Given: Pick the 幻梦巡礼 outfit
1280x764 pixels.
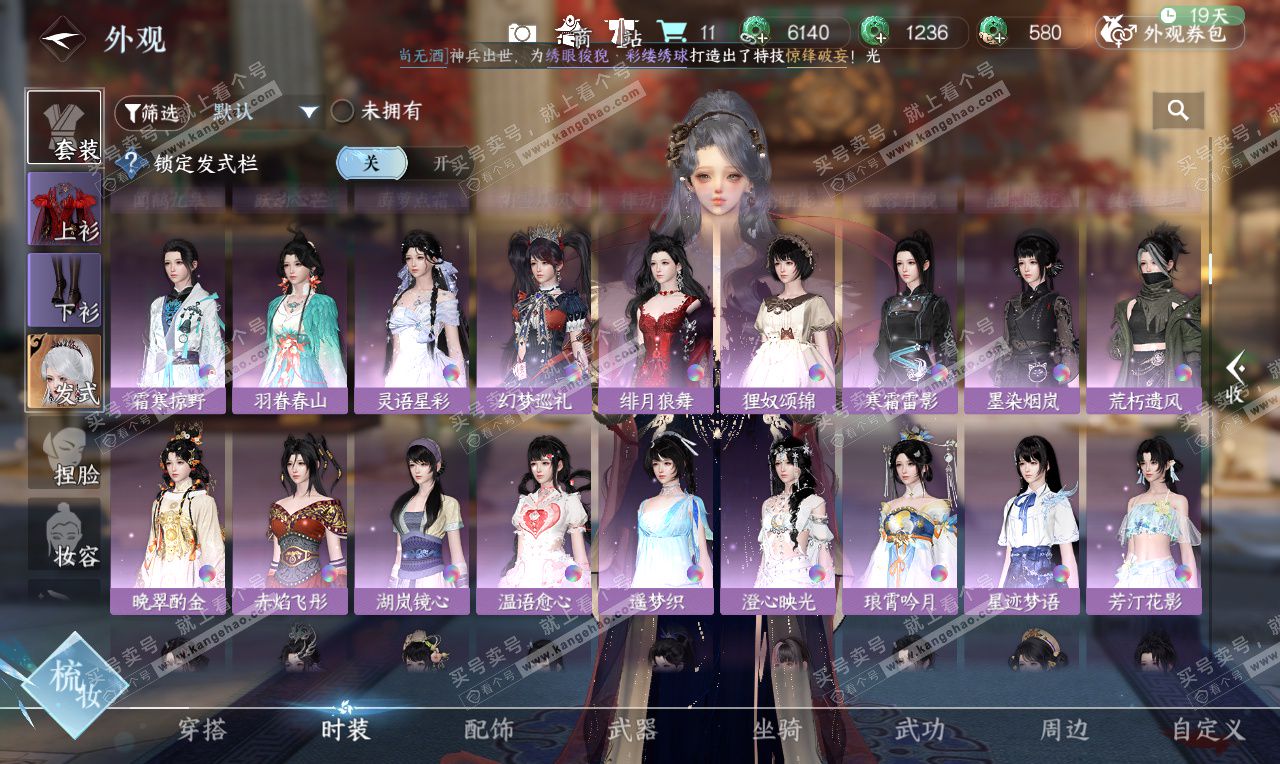Looking at the screenshot, I should (533, 320).
